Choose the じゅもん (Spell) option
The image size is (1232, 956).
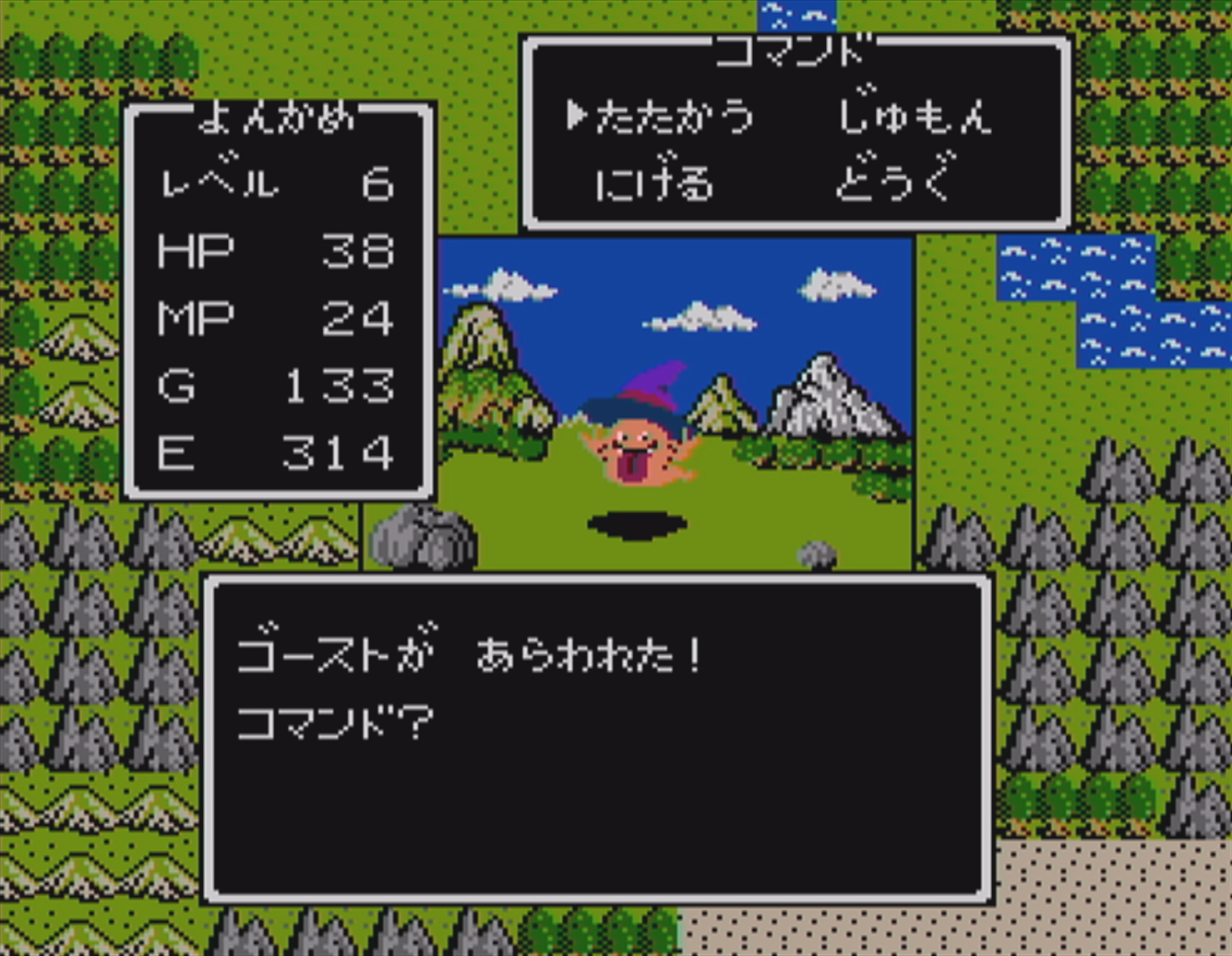(x=916, y=114)
